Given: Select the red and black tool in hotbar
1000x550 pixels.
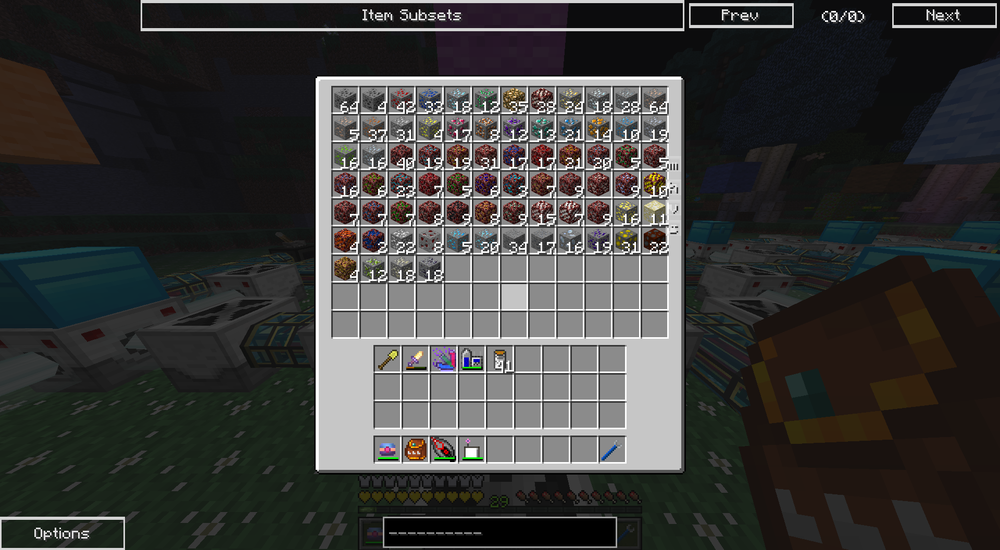Looking at the screenshot, I should pos(444,450).
